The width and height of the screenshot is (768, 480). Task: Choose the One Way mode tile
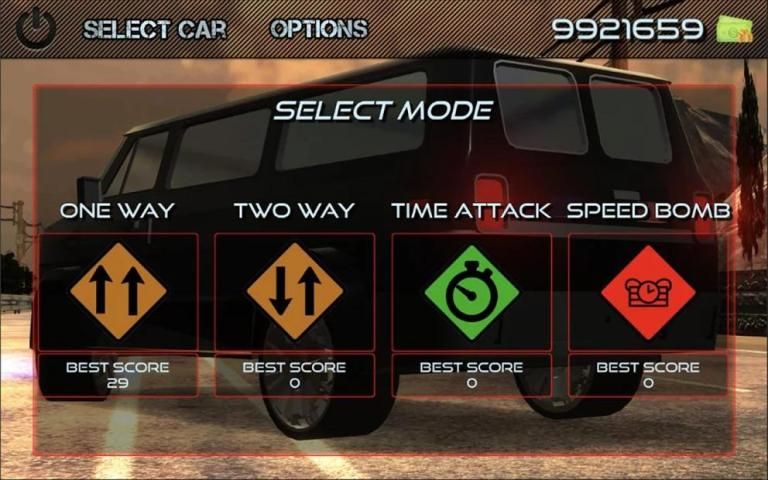click(x=118, y=291)
